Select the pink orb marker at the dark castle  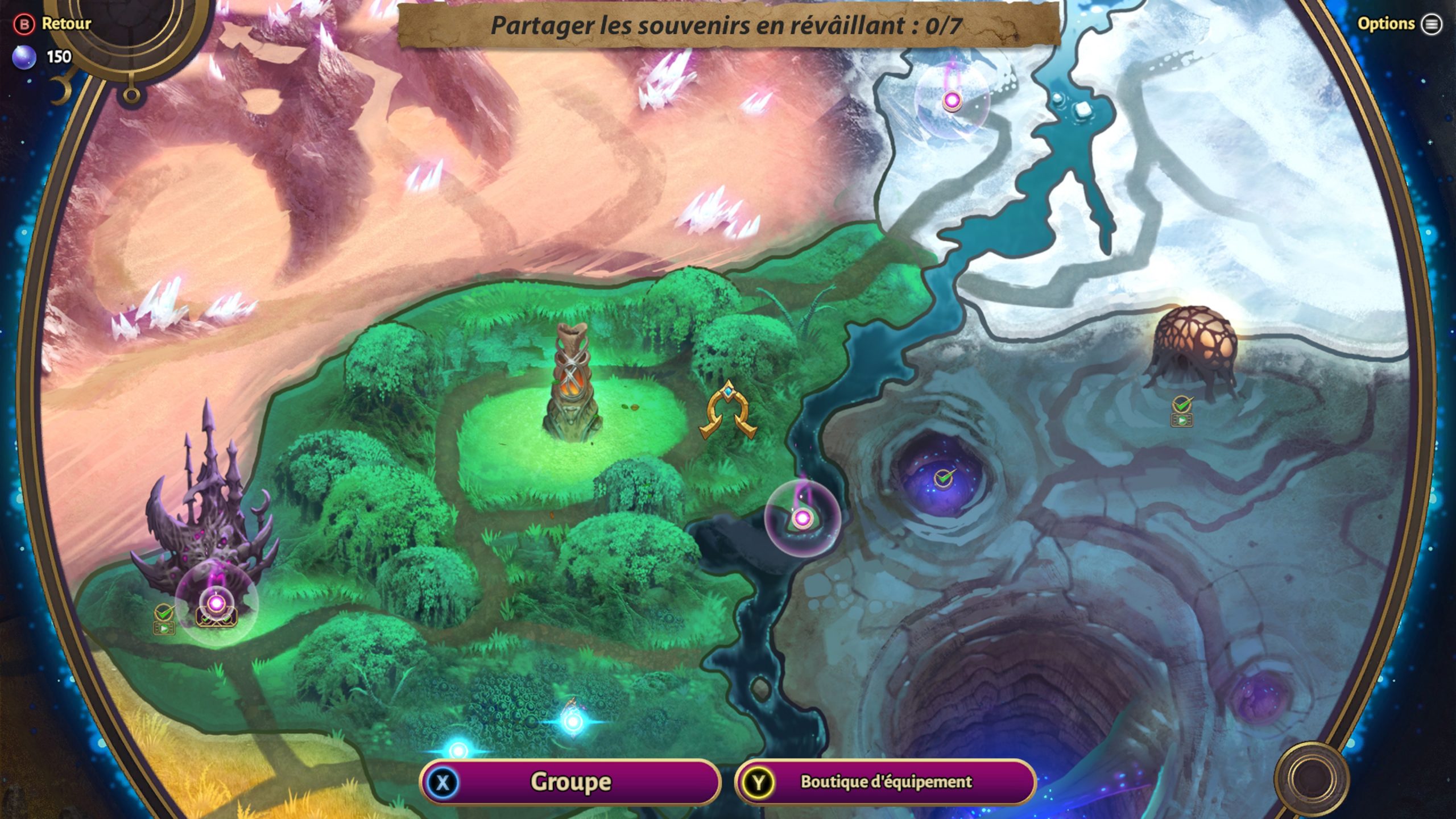(216, 603)
